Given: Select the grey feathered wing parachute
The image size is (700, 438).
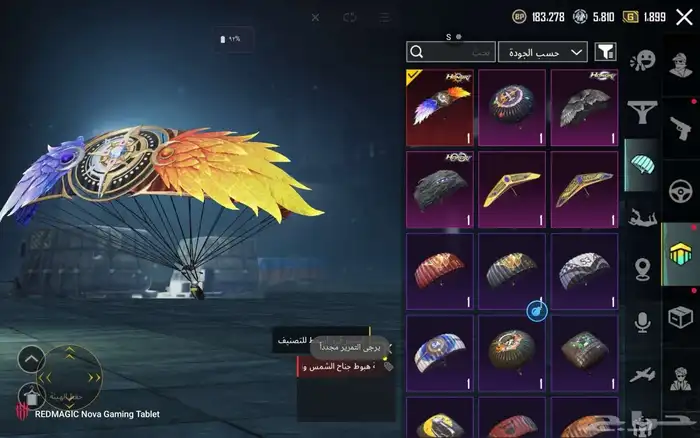Looking at the screenshot, I should 584,107.
